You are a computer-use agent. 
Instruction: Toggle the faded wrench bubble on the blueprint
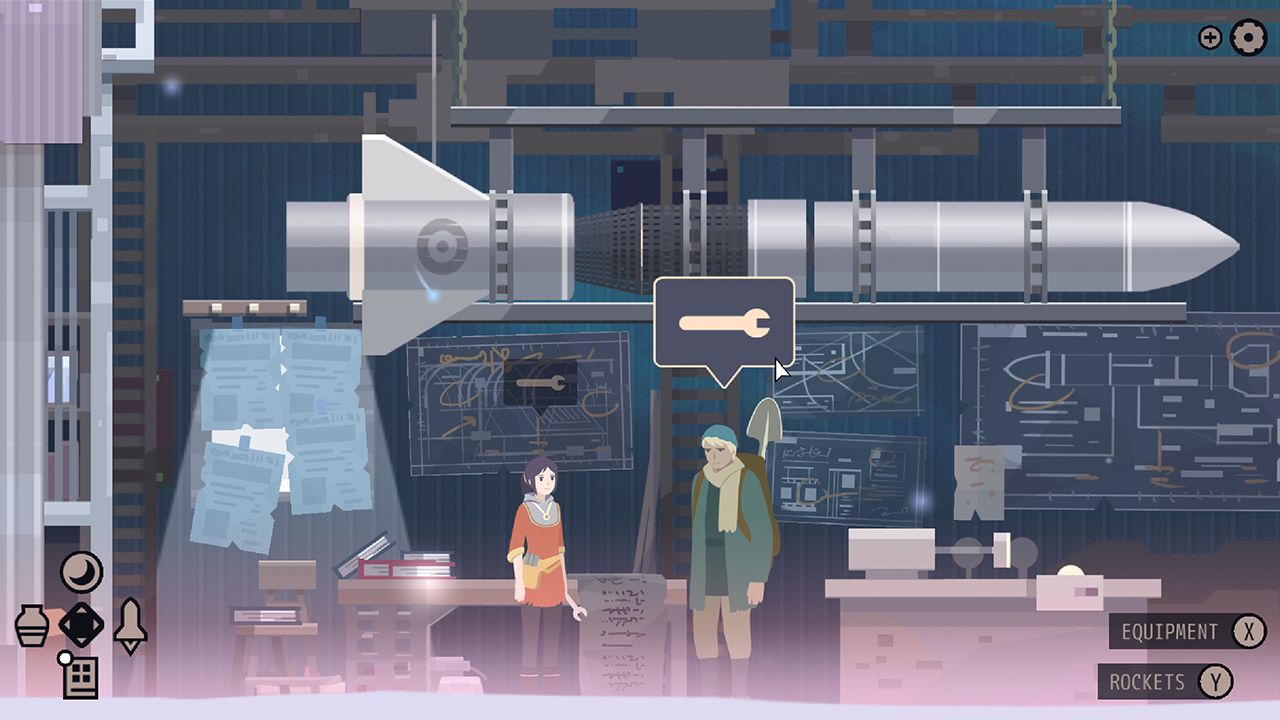click(540, 385)
